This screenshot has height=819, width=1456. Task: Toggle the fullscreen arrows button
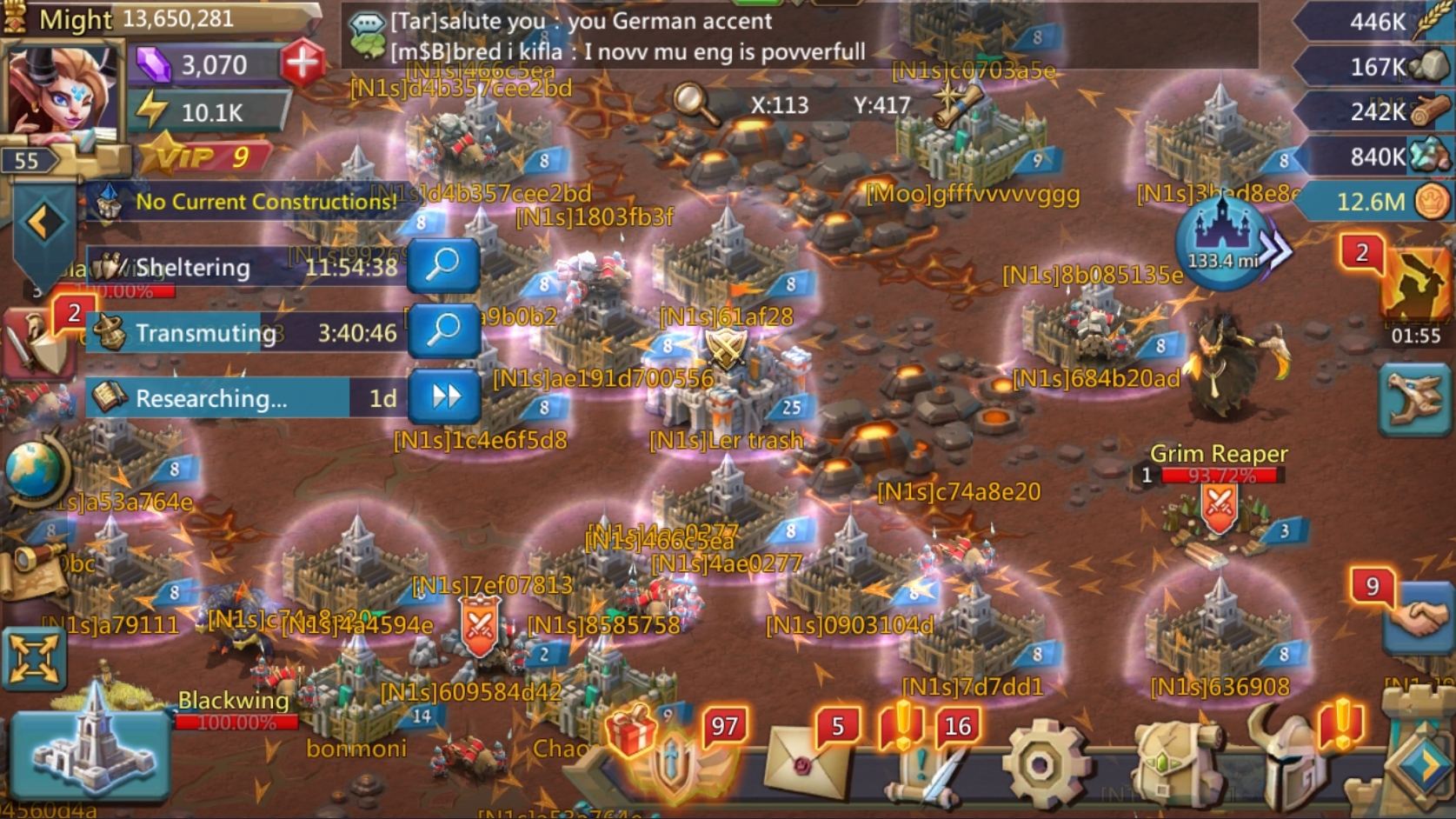34,657
